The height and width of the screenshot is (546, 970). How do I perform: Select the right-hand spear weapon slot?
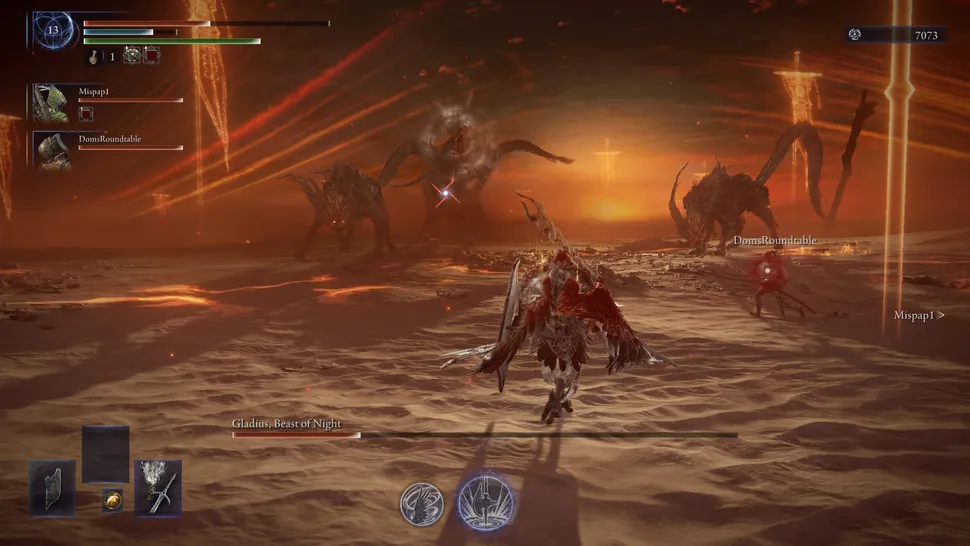coord(158,487)
